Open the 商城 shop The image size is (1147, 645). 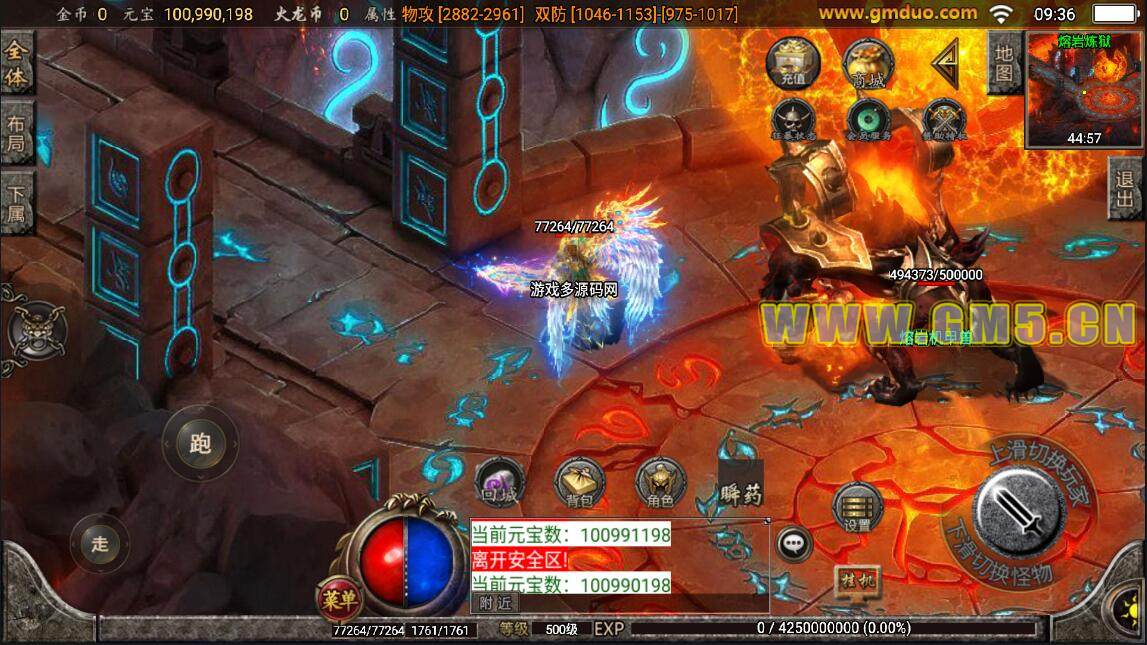coord(867,64)
